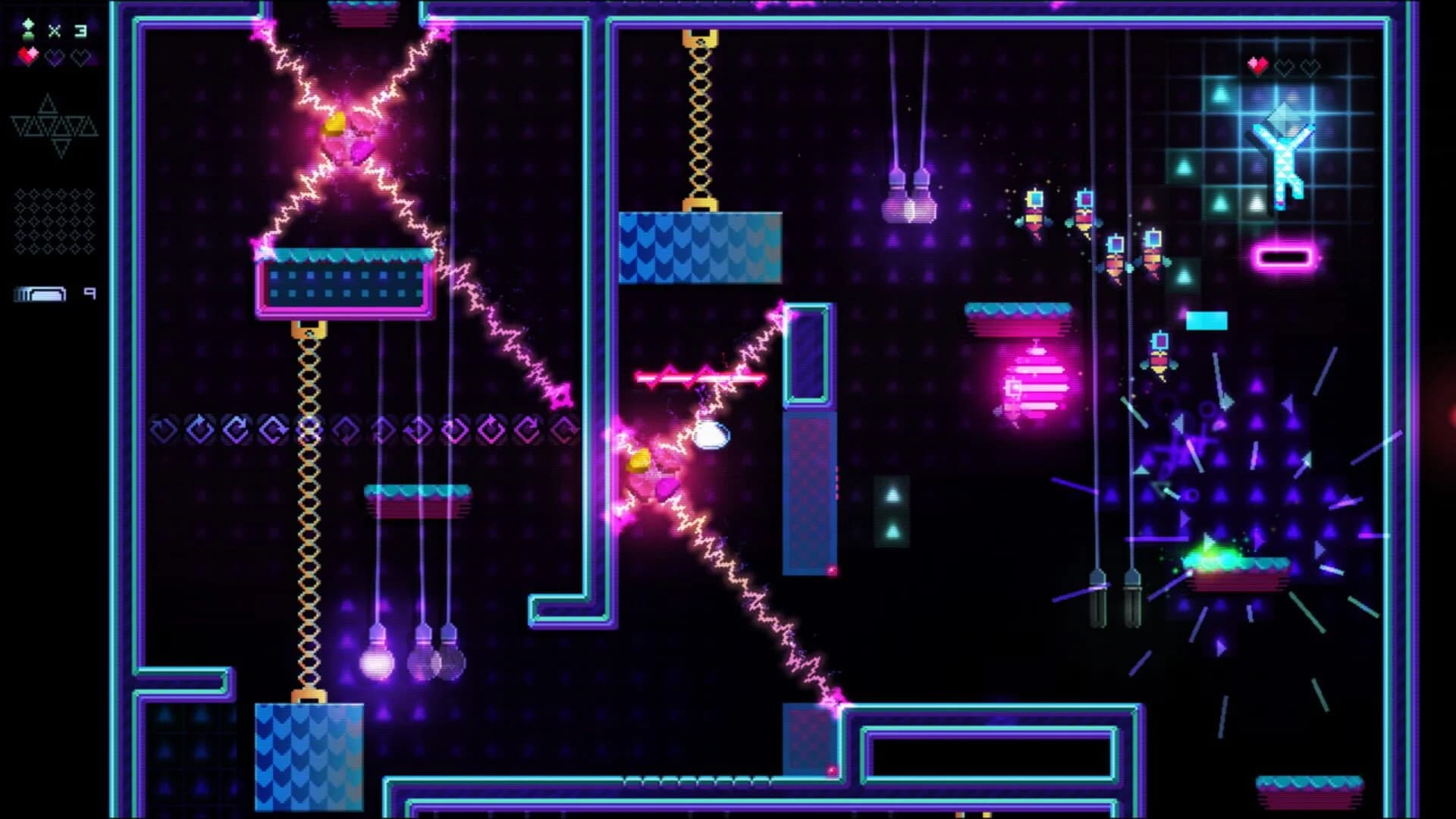Toggle the rightmost empty heart in top-right HUD

[1312, 66]
